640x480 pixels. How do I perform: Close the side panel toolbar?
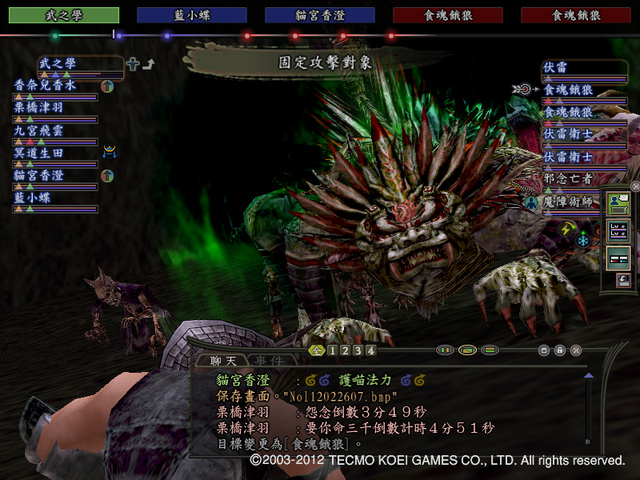pyautogui.click(x=634, y=186)
